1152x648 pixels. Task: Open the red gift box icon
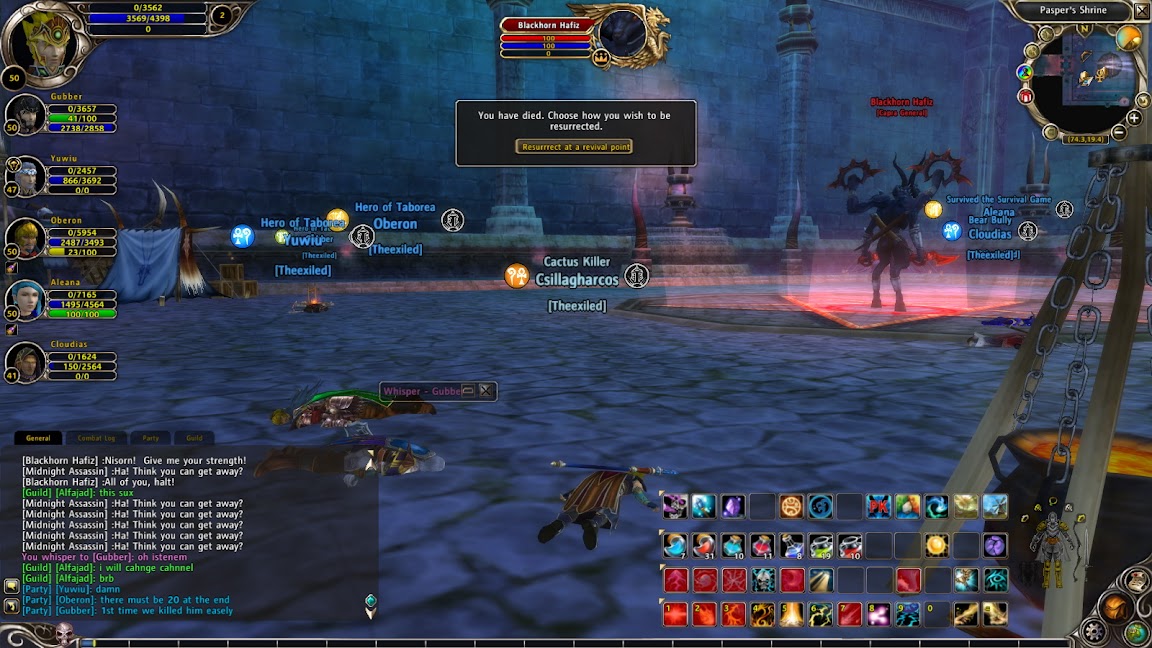click(x=1026, y=97)
